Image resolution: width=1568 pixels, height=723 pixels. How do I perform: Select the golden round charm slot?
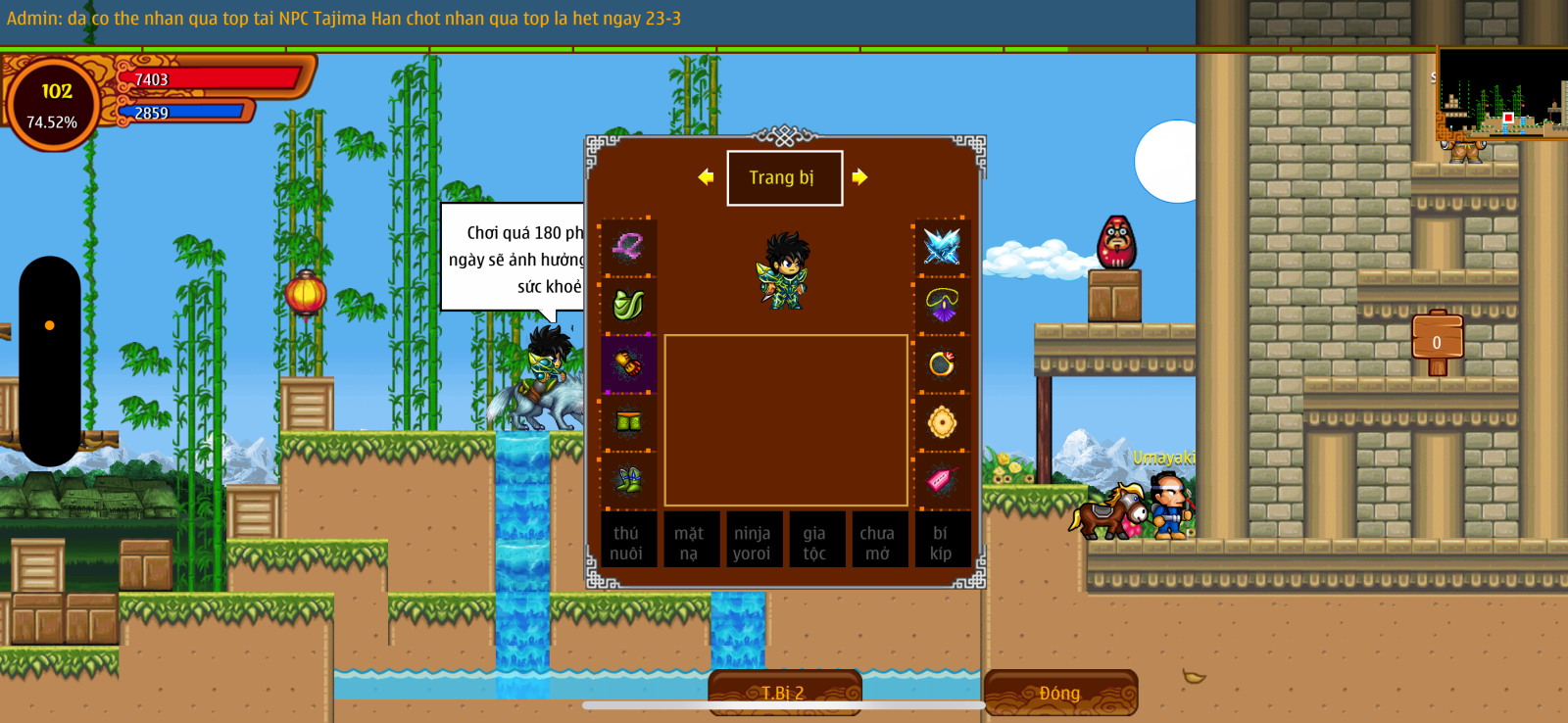942,422
